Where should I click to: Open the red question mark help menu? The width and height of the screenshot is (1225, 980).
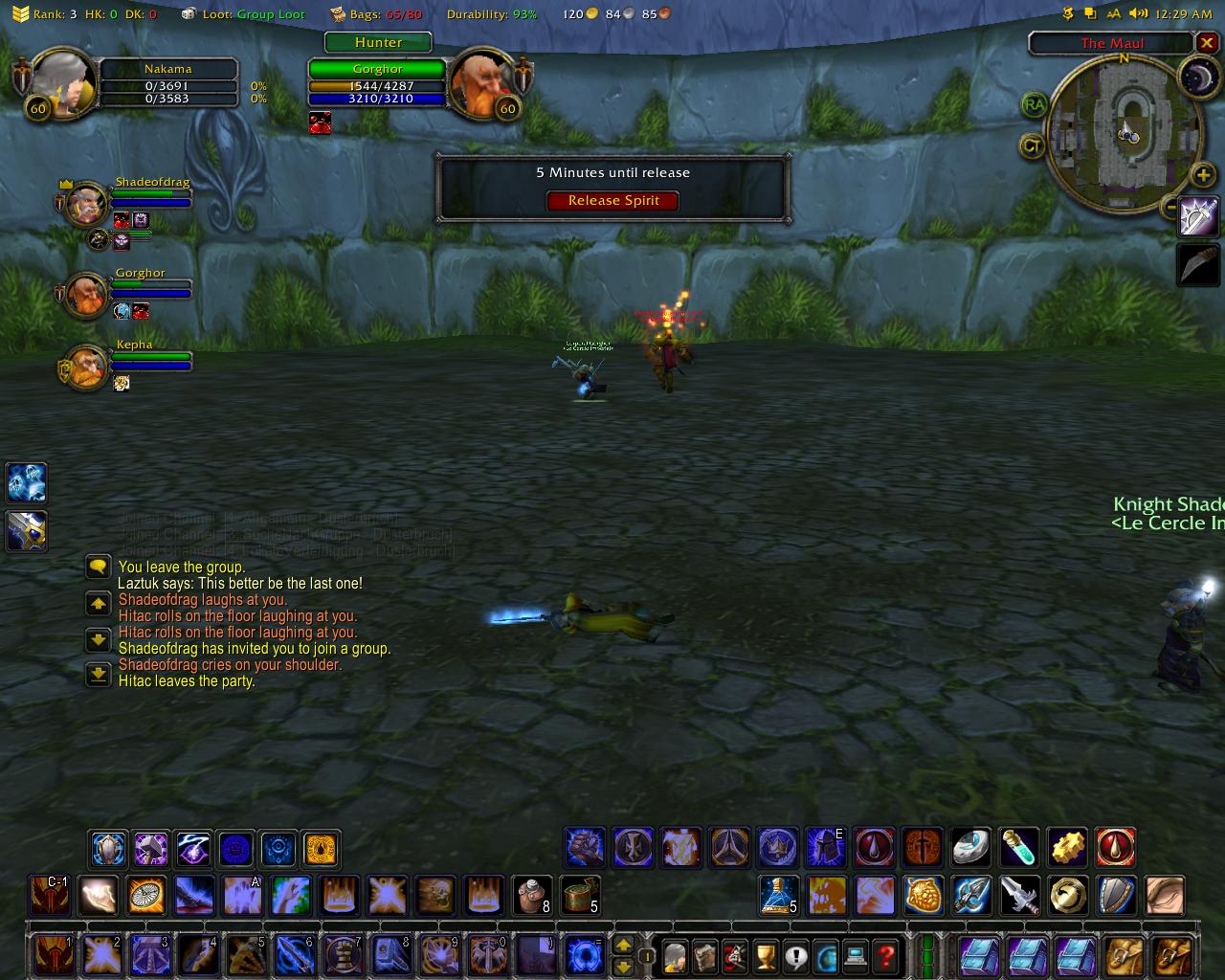tap(887, 956)
